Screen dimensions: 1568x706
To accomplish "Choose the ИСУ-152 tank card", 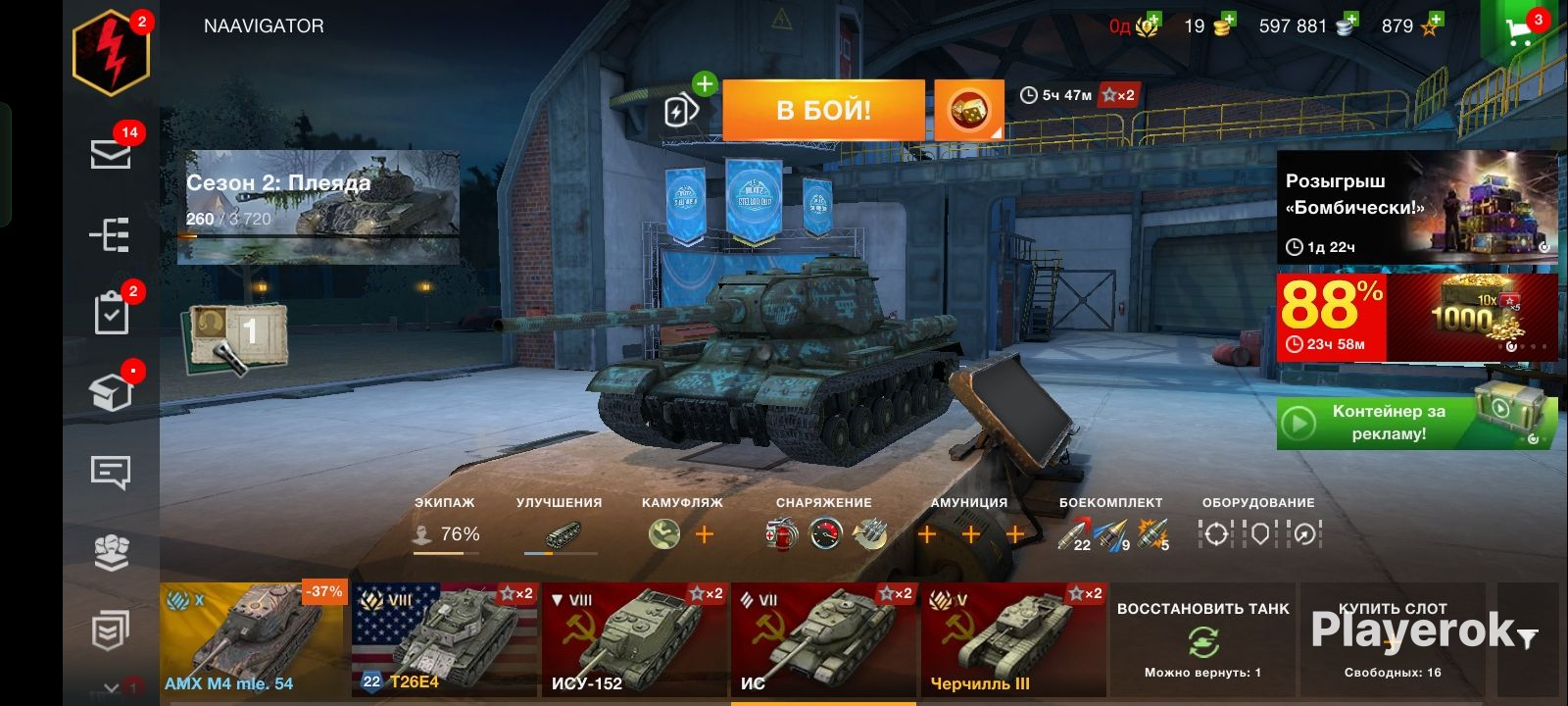I will (635, 639).
